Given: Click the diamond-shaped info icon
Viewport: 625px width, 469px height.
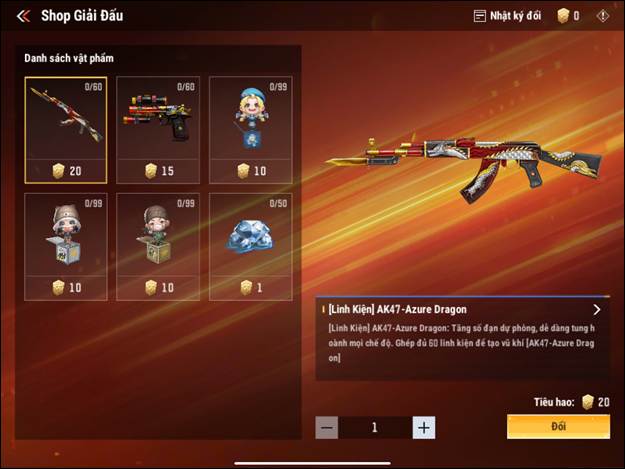Looking at the screenshot, I should click(x=602, y=16).
